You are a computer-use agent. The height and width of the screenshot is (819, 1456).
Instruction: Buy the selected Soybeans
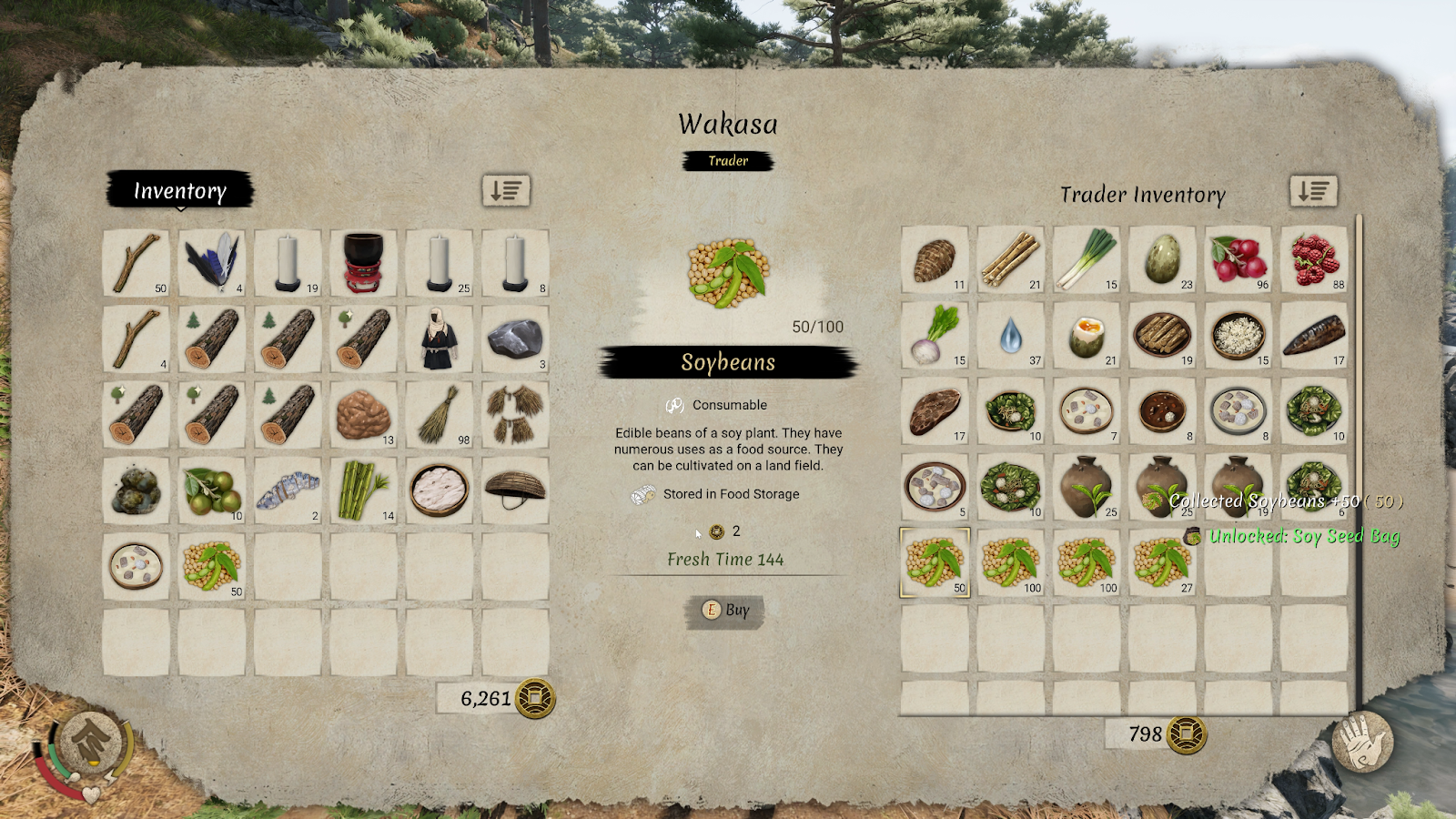725,611
